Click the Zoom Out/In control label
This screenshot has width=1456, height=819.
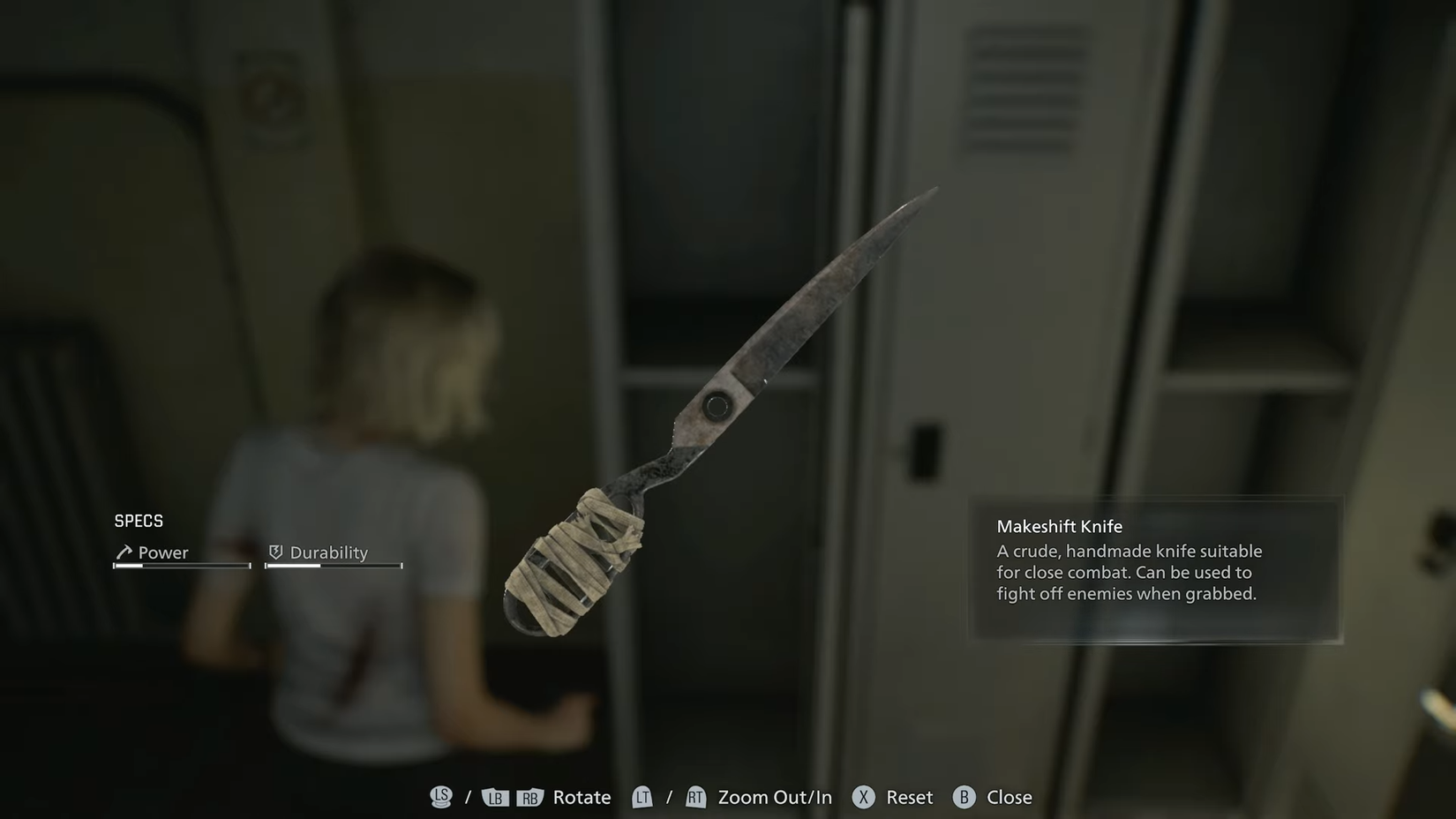click(x=774, y=797)
